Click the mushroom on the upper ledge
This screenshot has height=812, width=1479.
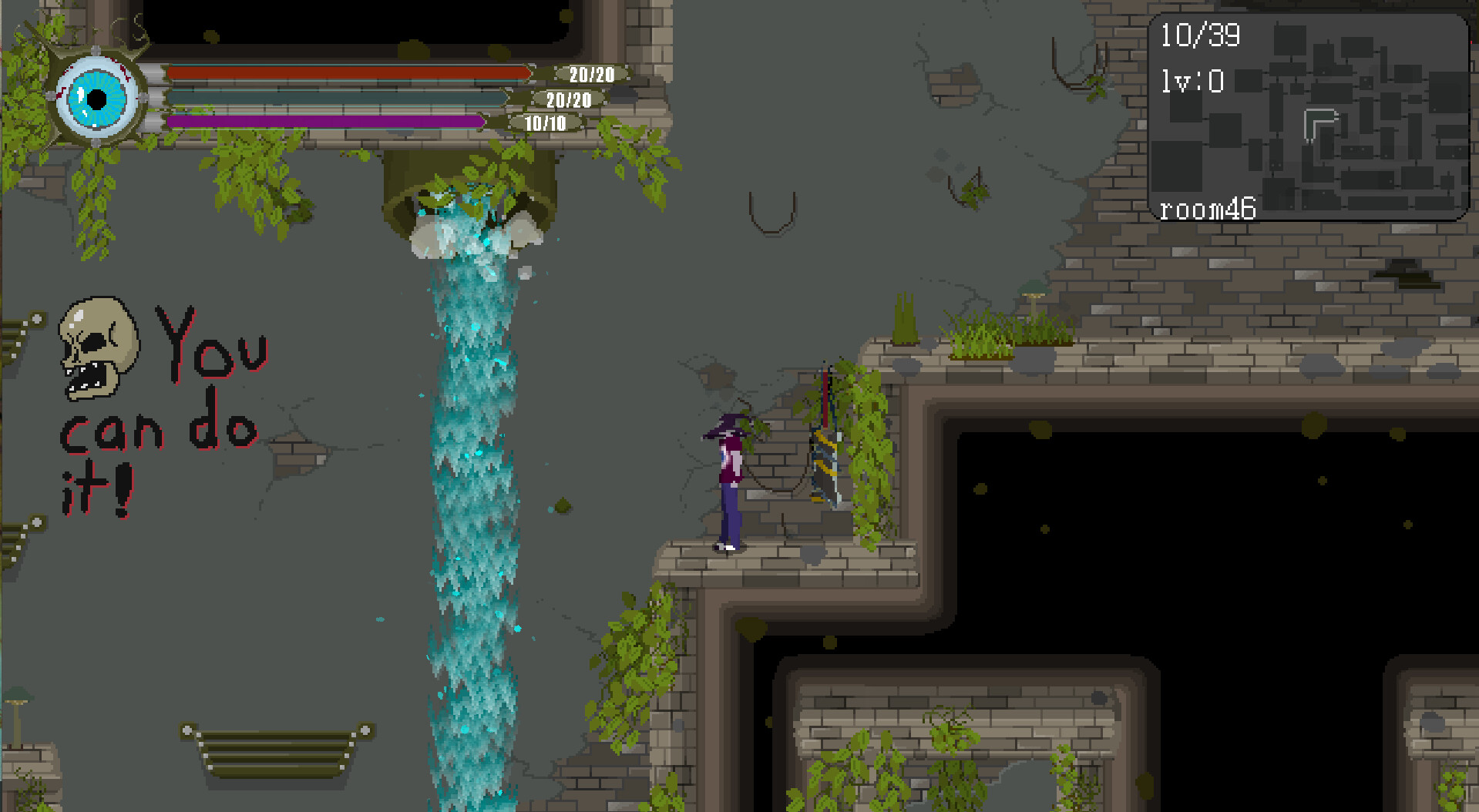click(1033, 297)
